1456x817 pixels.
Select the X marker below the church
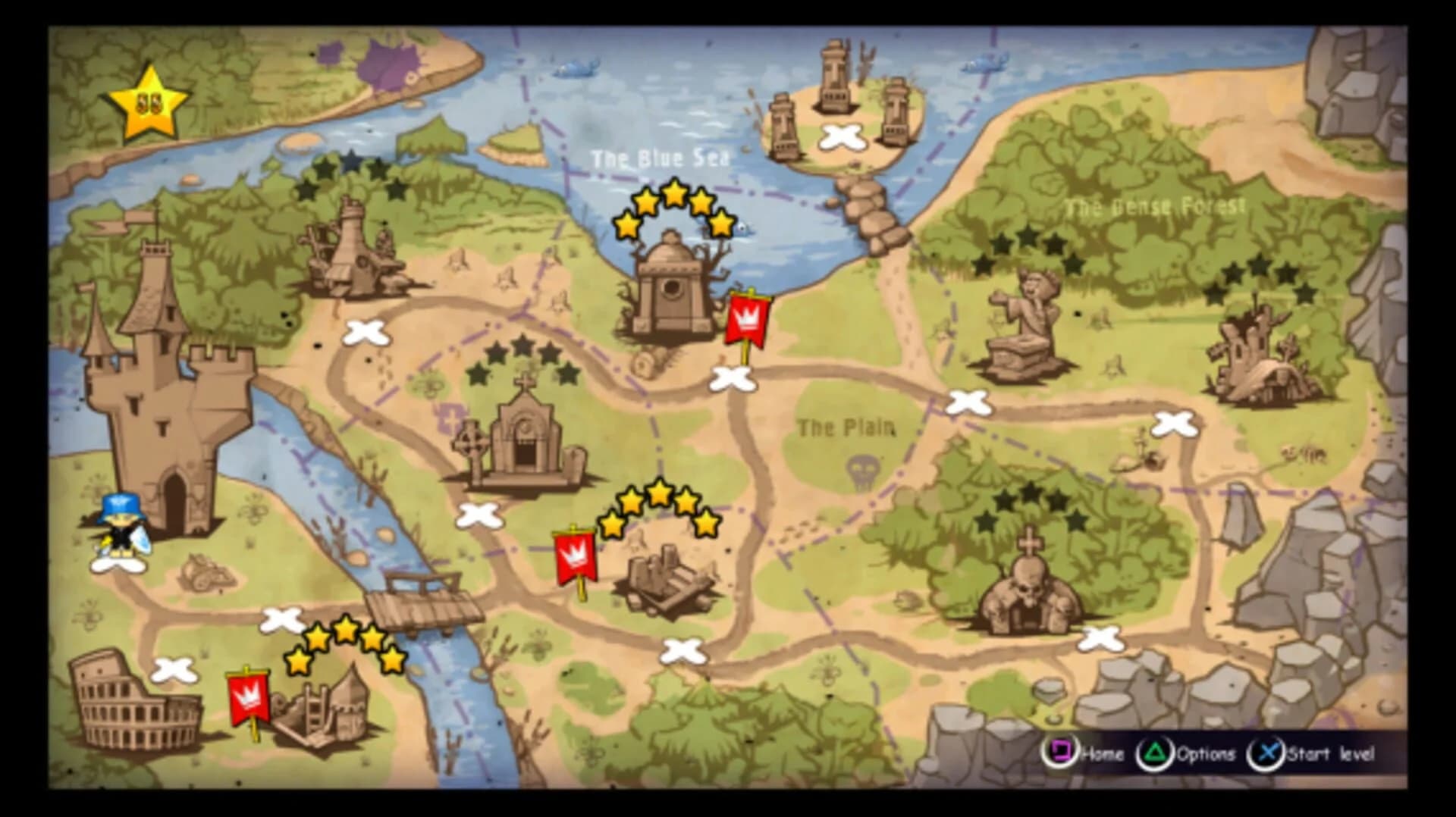click(481, 515)
